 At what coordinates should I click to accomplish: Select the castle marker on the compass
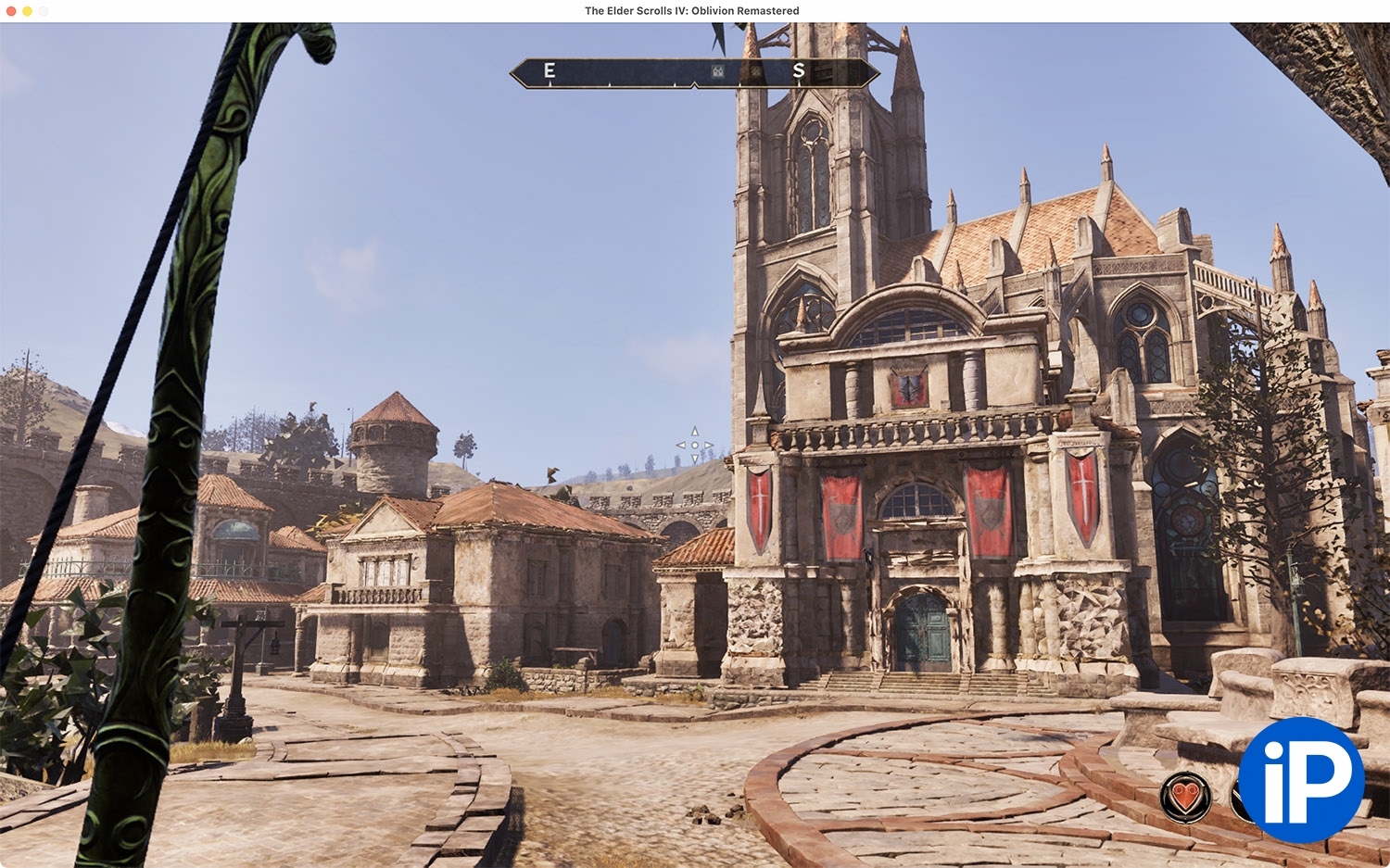(717, 71)
